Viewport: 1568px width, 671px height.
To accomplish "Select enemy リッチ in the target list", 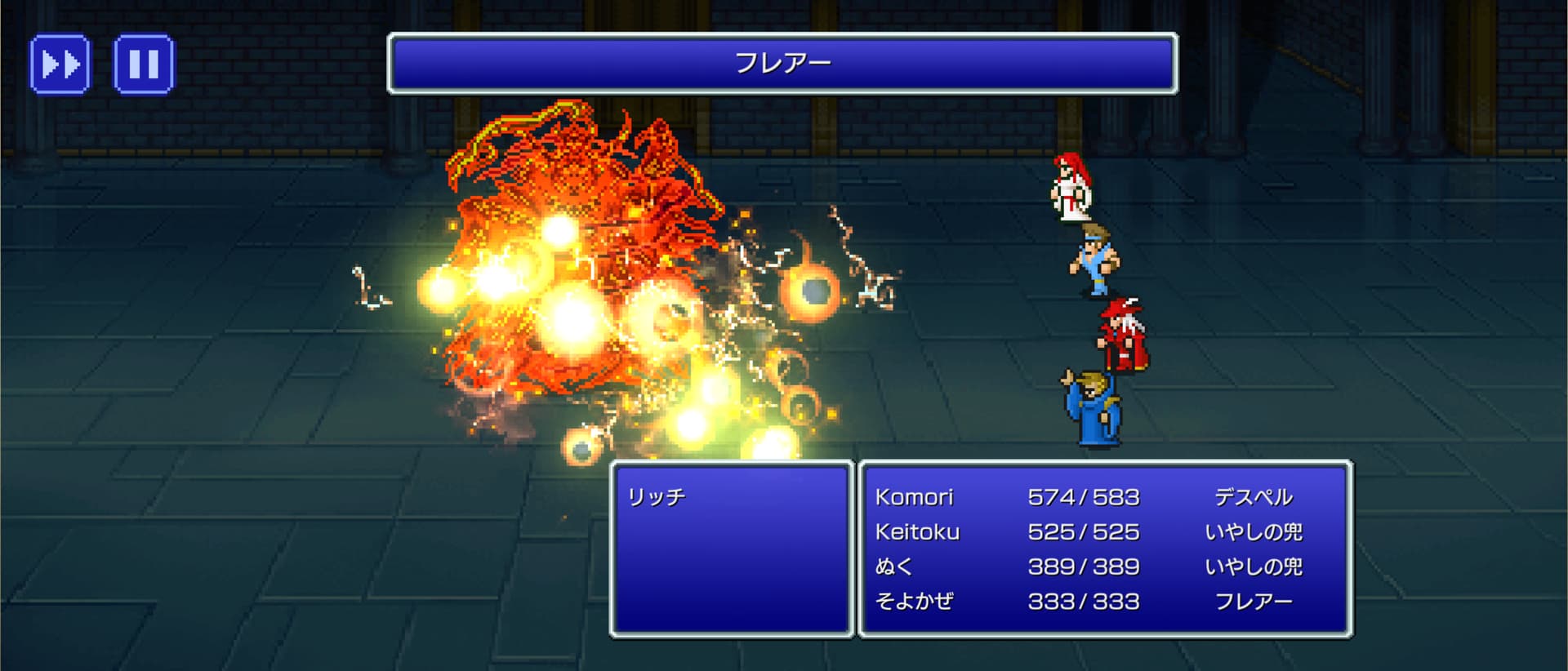I will pyautogui.click(x=657, y=497).
